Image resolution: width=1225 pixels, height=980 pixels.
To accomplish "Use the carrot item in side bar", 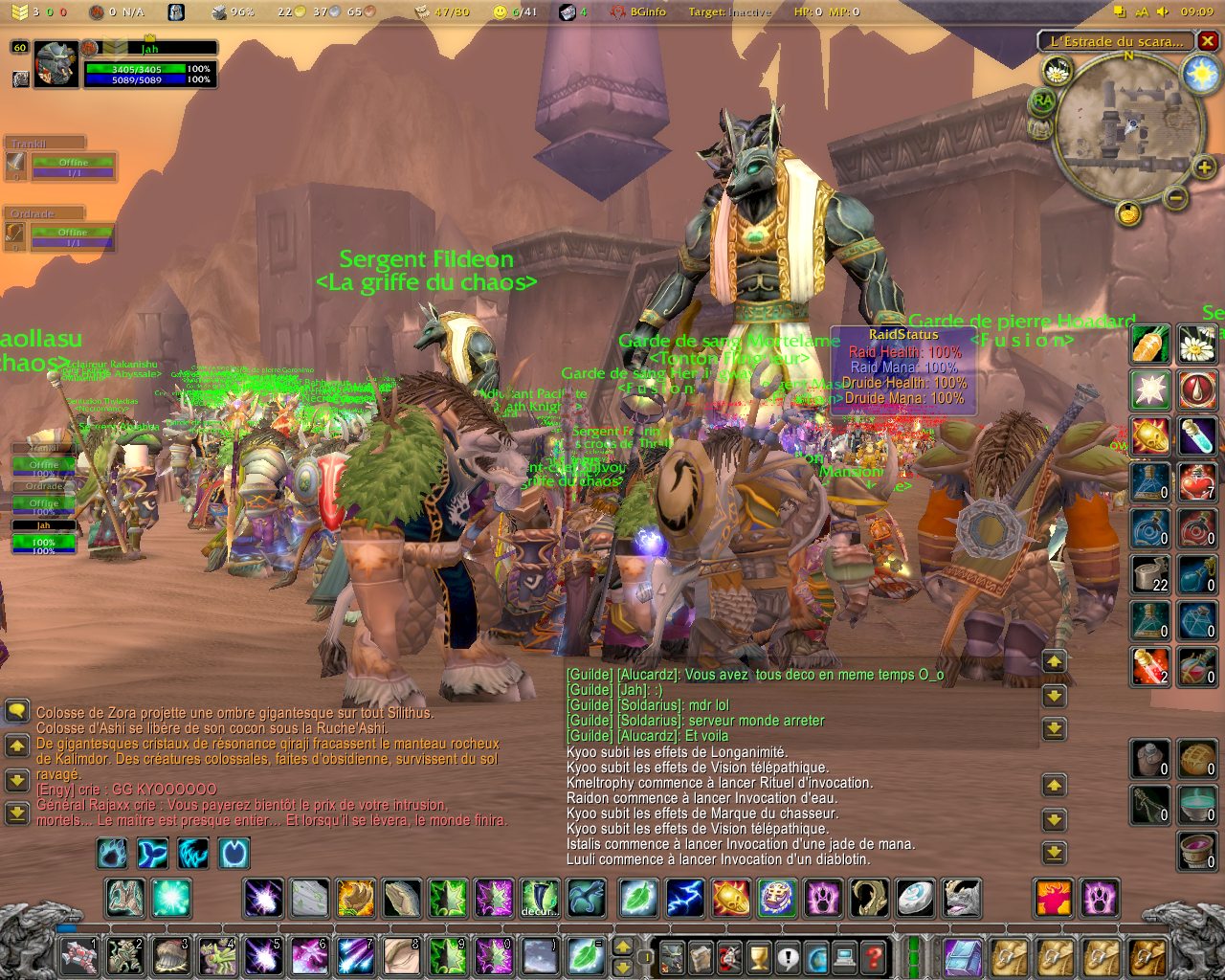I will tap(1149, 344).
